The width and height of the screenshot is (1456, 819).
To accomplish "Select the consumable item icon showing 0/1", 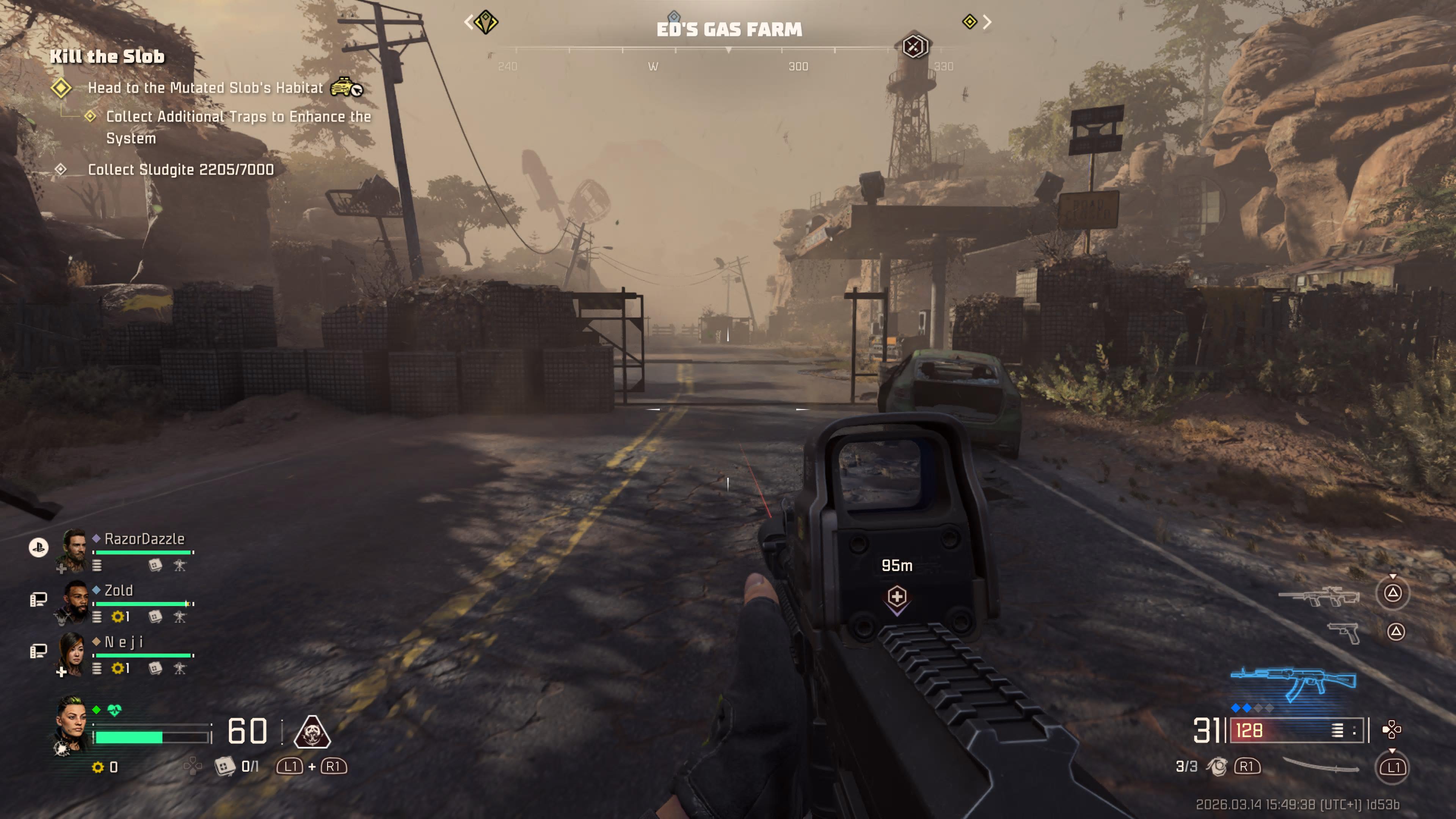I will tap(224, 766).
